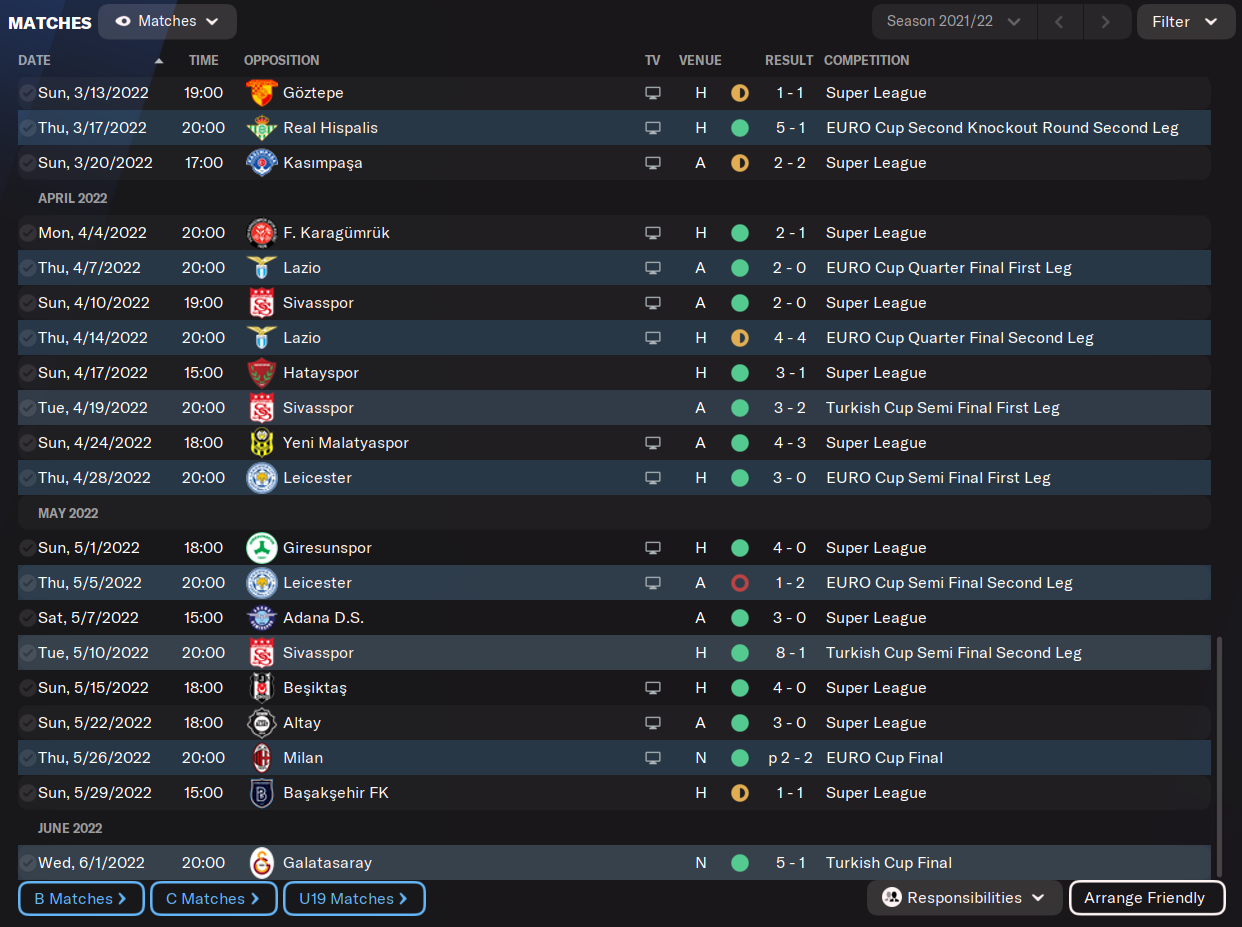Go to the next season arrow

click(x=1105, y=21)
